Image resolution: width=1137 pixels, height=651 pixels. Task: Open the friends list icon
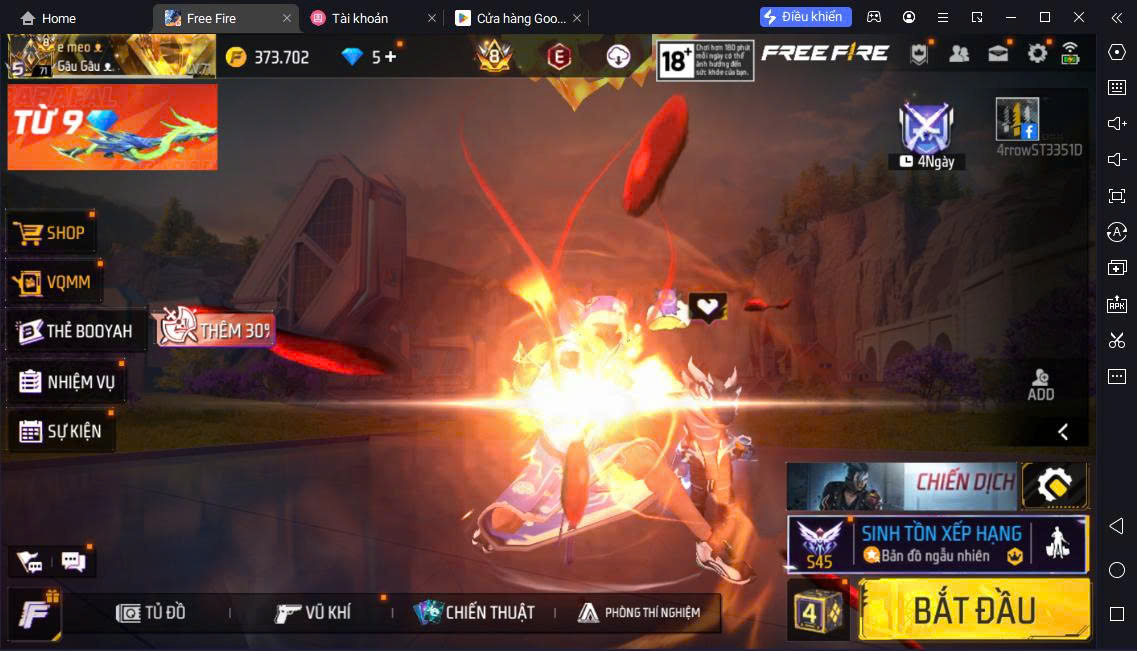[959, 54]
